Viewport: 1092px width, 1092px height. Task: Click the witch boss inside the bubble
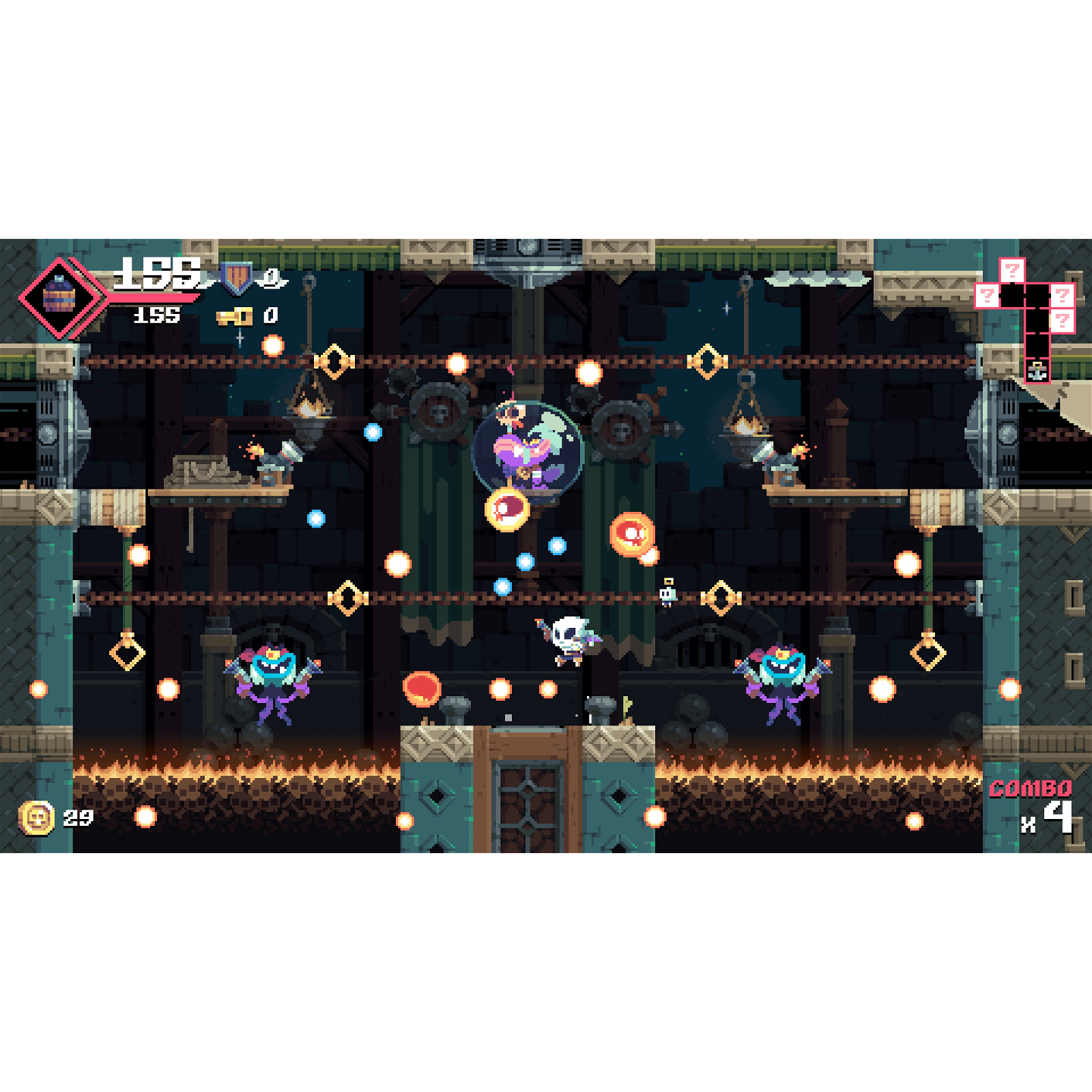click(x=526, y=450)
